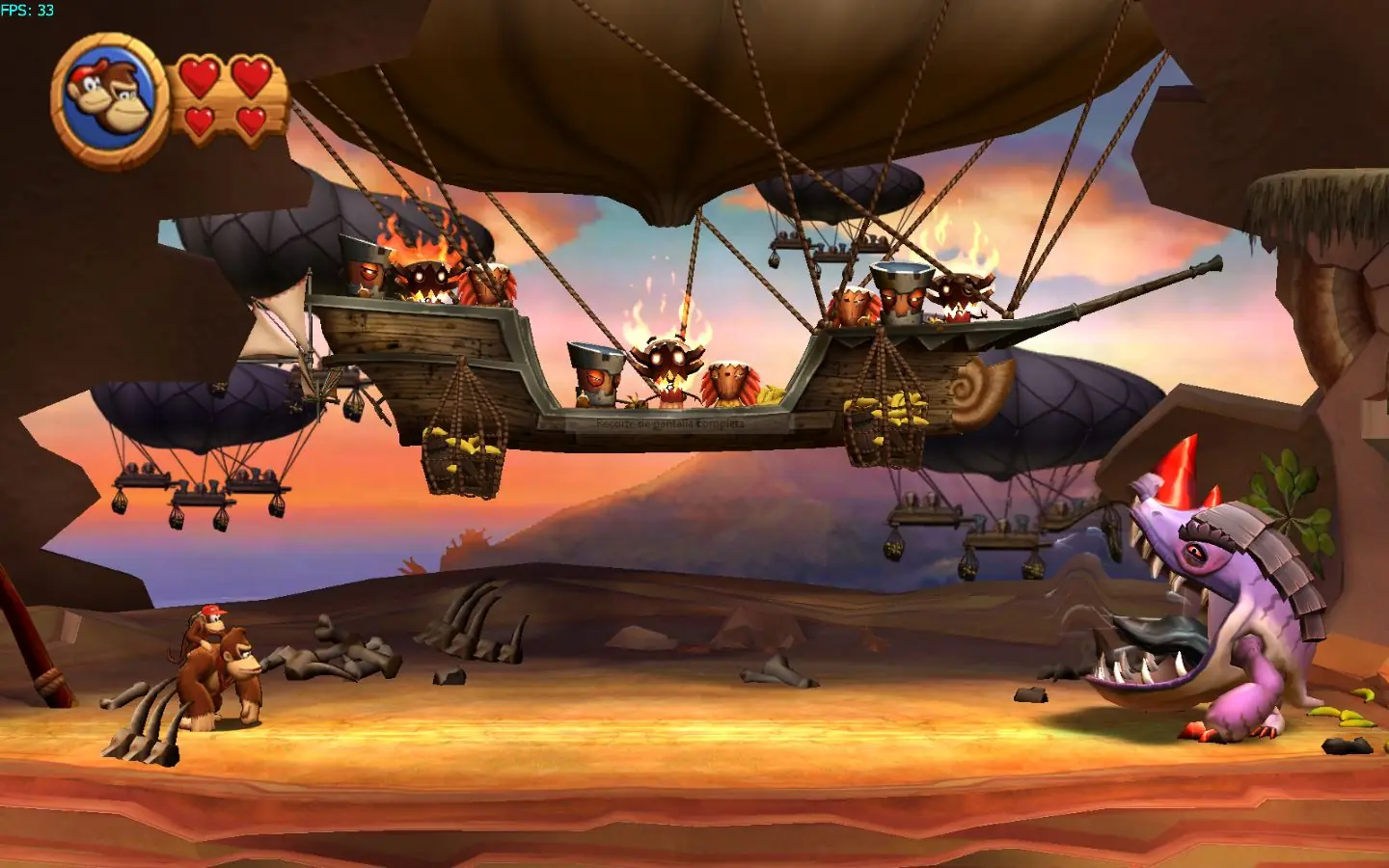Image resolution: width=1389 pixels, height=868 pixels.
Task: Click the feathered tiki enemy beside the leader
Action: click(x=730, y=381)
